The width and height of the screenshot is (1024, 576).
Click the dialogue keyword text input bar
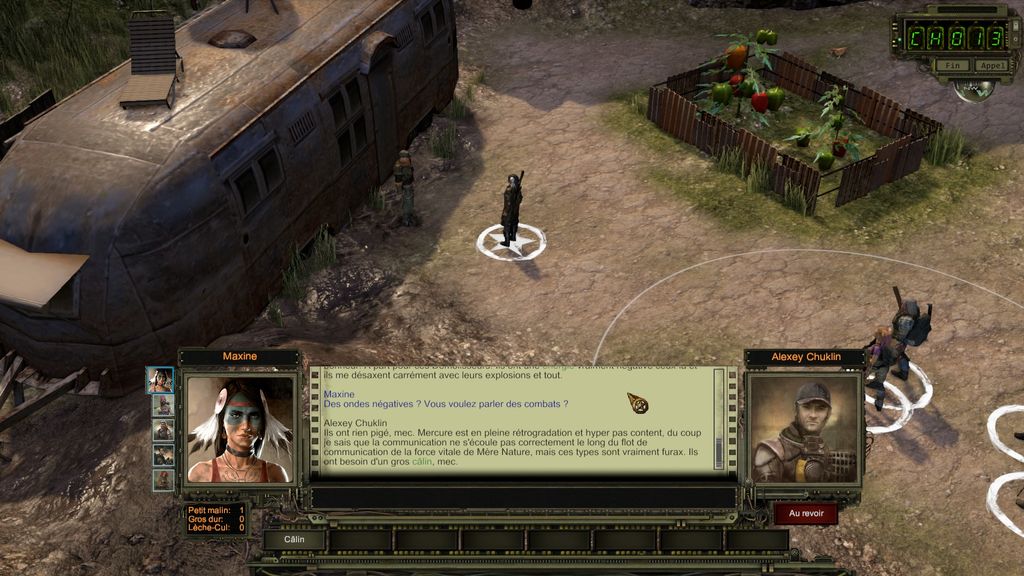[523, 497]
